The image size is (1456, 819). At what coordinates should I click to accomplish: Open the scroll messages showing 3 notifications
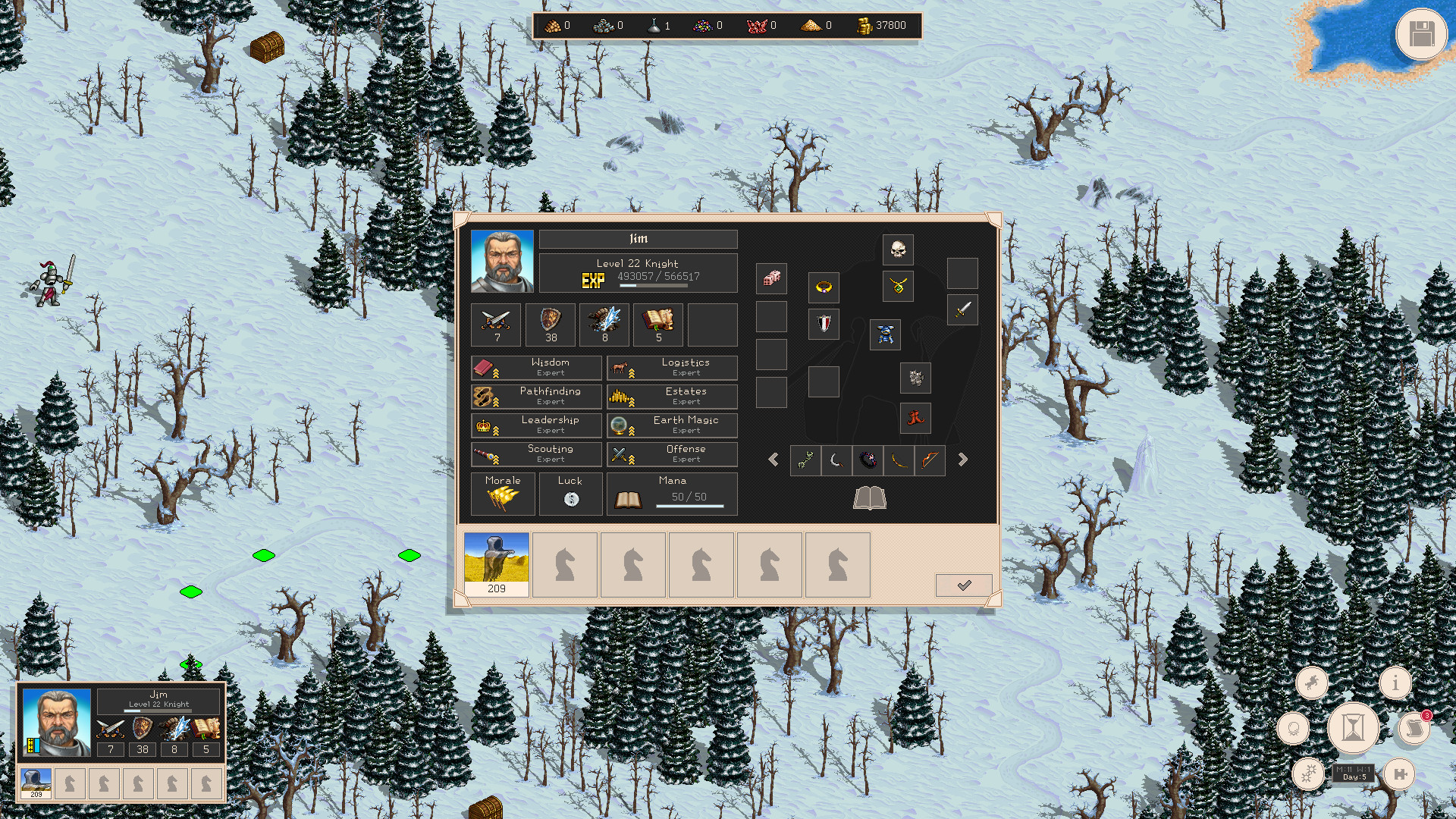[x=1415, y=729]
